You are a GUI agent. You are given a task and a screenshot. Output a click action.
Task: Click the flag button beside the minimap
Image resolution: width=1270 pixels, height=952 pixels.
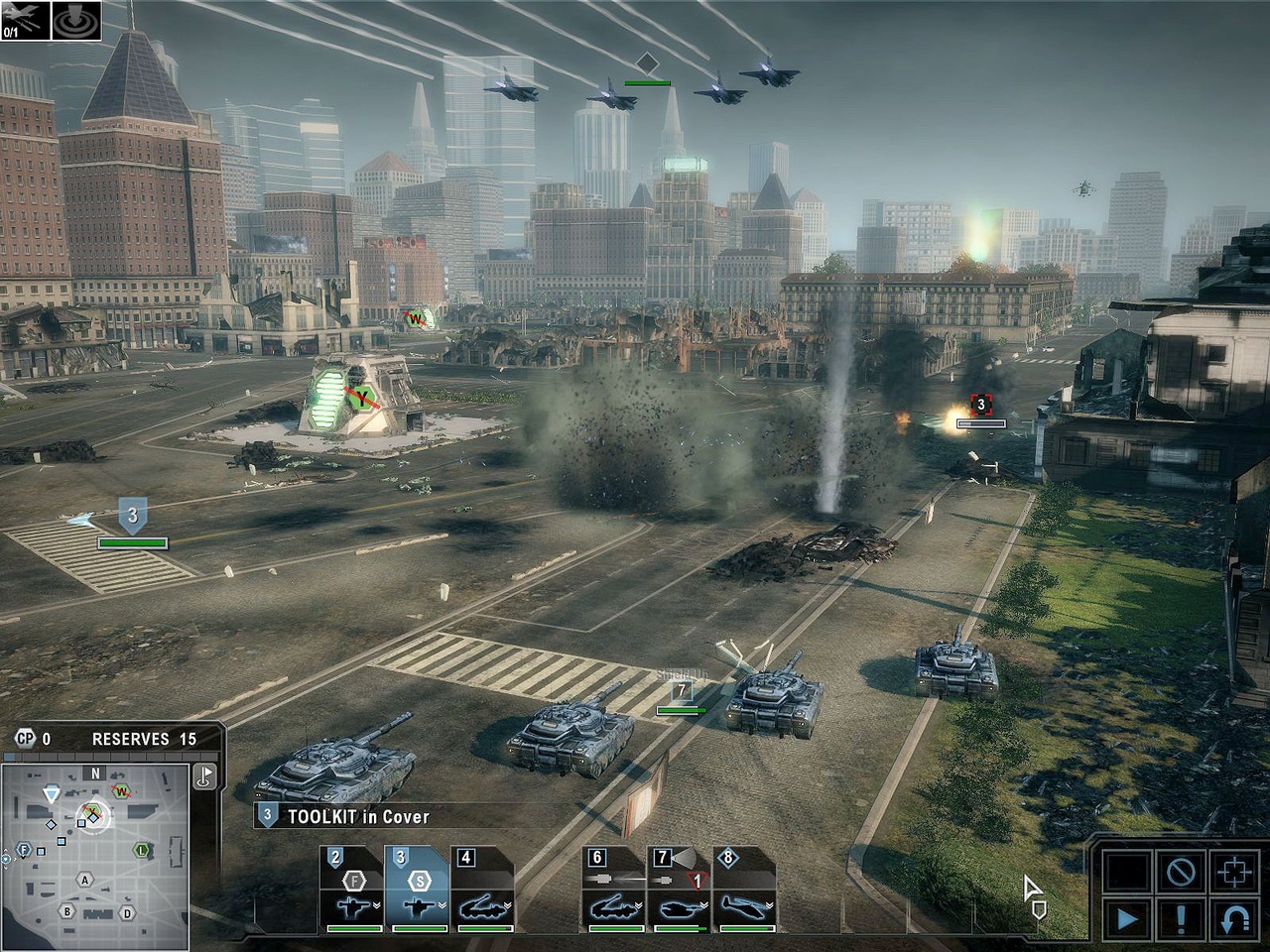(205, 776)
